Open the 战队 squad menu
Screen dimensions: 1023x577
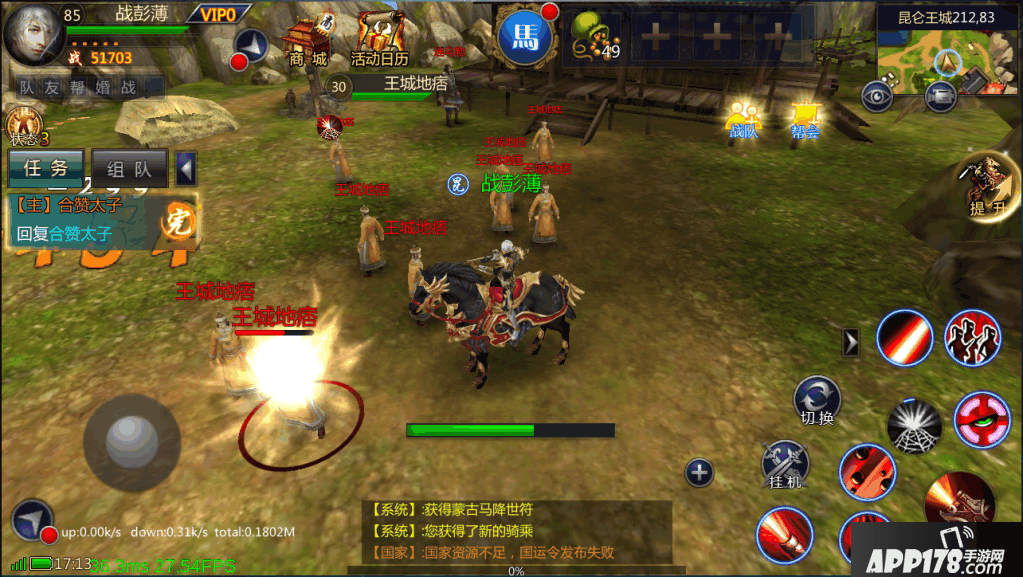pyautogui.click(x=742, y=119)
